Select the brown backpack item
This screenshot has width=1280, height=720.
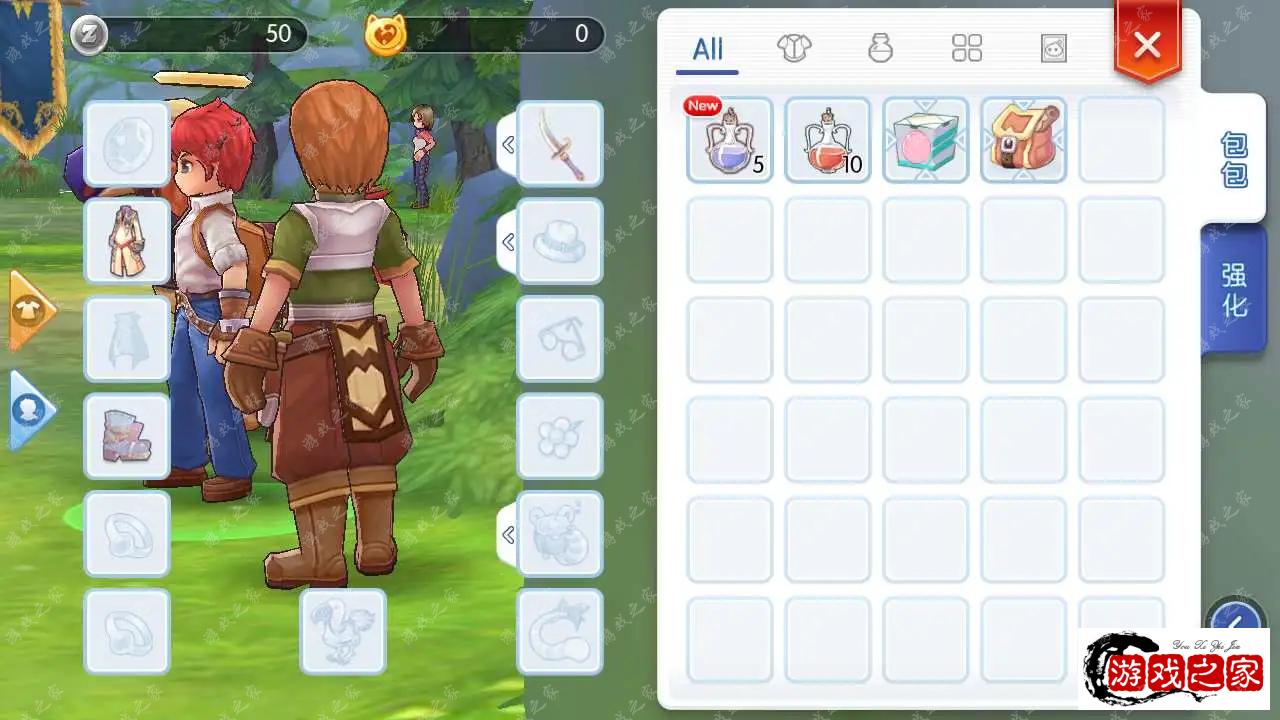(1023, 140)
